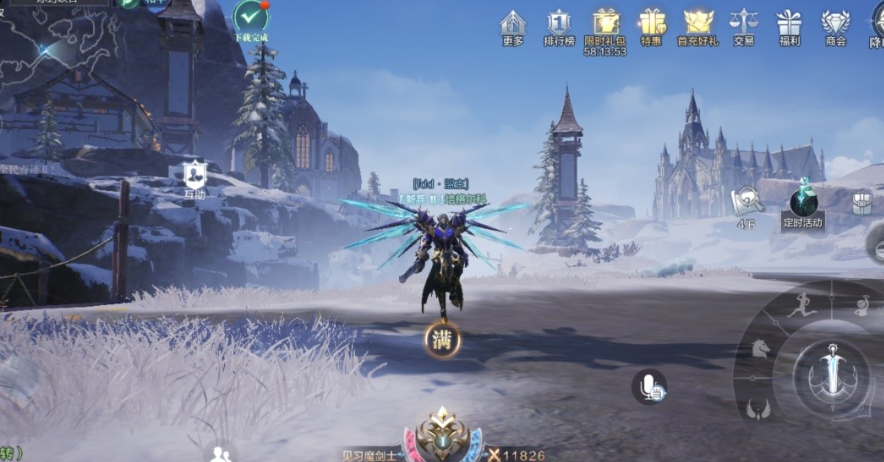Open the 首充好礼 first-recharge gift
The width and height of the screenshot is (884, 462).
698,26
